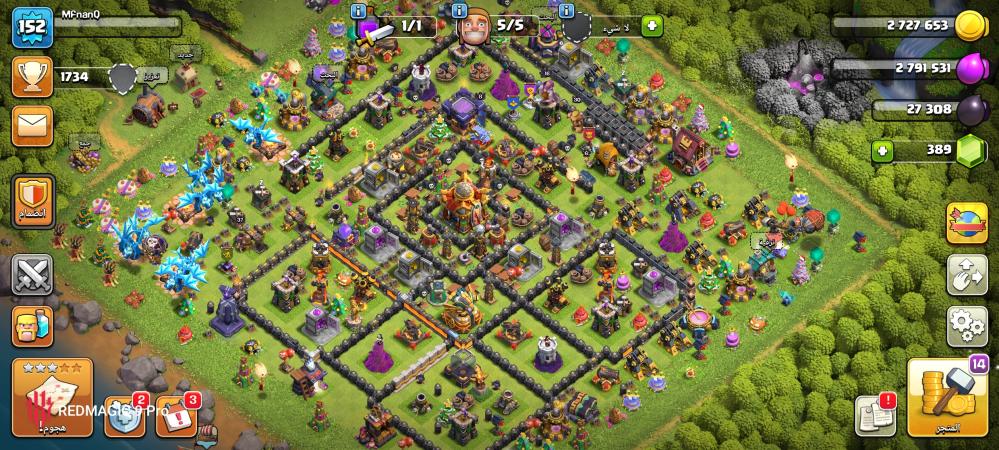
Task: Click the green plus beside the shield
Action: click(x=652, y=26)
